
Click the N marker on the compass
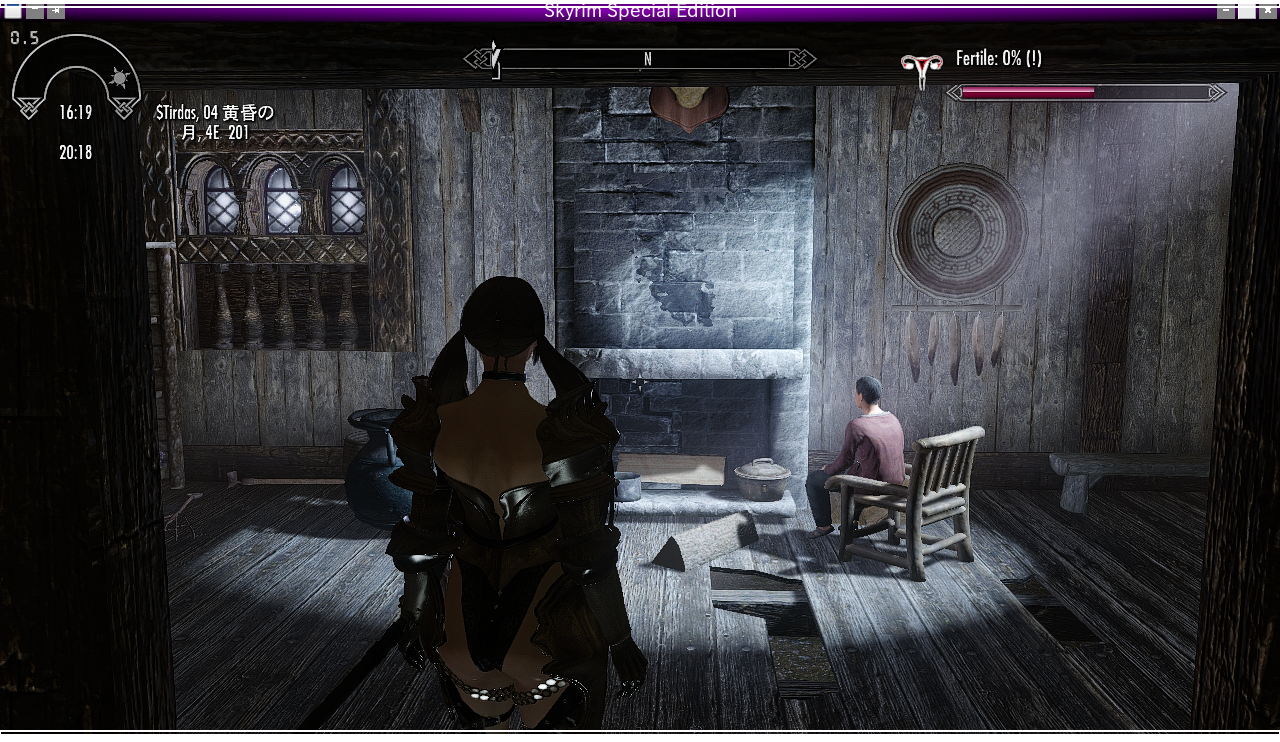[x=648, y=59]
